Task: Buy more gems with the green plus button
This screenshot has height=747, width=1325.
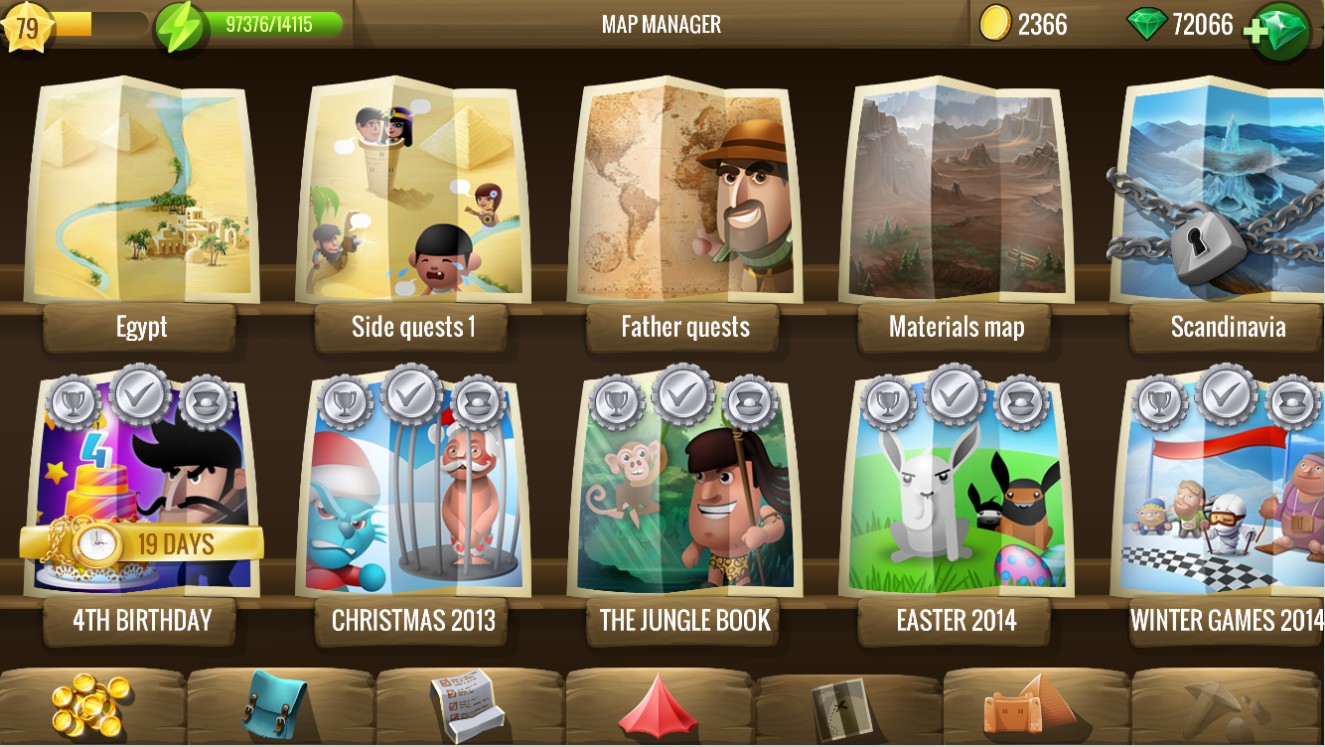Action: click(x=1279, y=29)
